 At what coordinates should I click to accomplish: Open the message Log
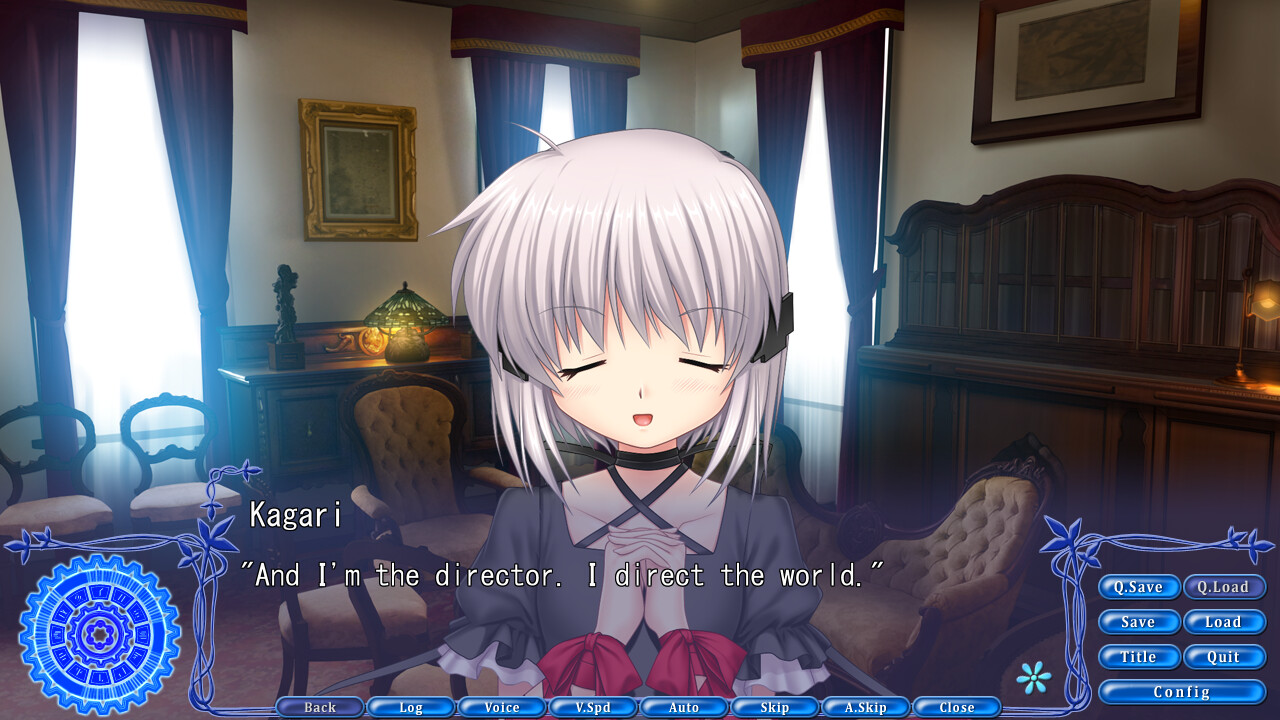click(x=410, y=707)
